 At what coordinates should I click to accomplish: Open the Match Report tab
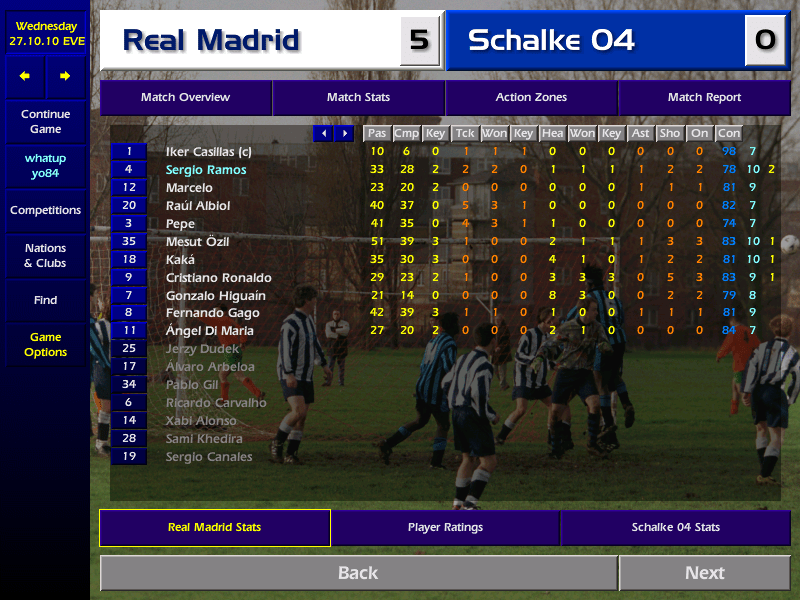pyautogui.click(x=704, y=98)
